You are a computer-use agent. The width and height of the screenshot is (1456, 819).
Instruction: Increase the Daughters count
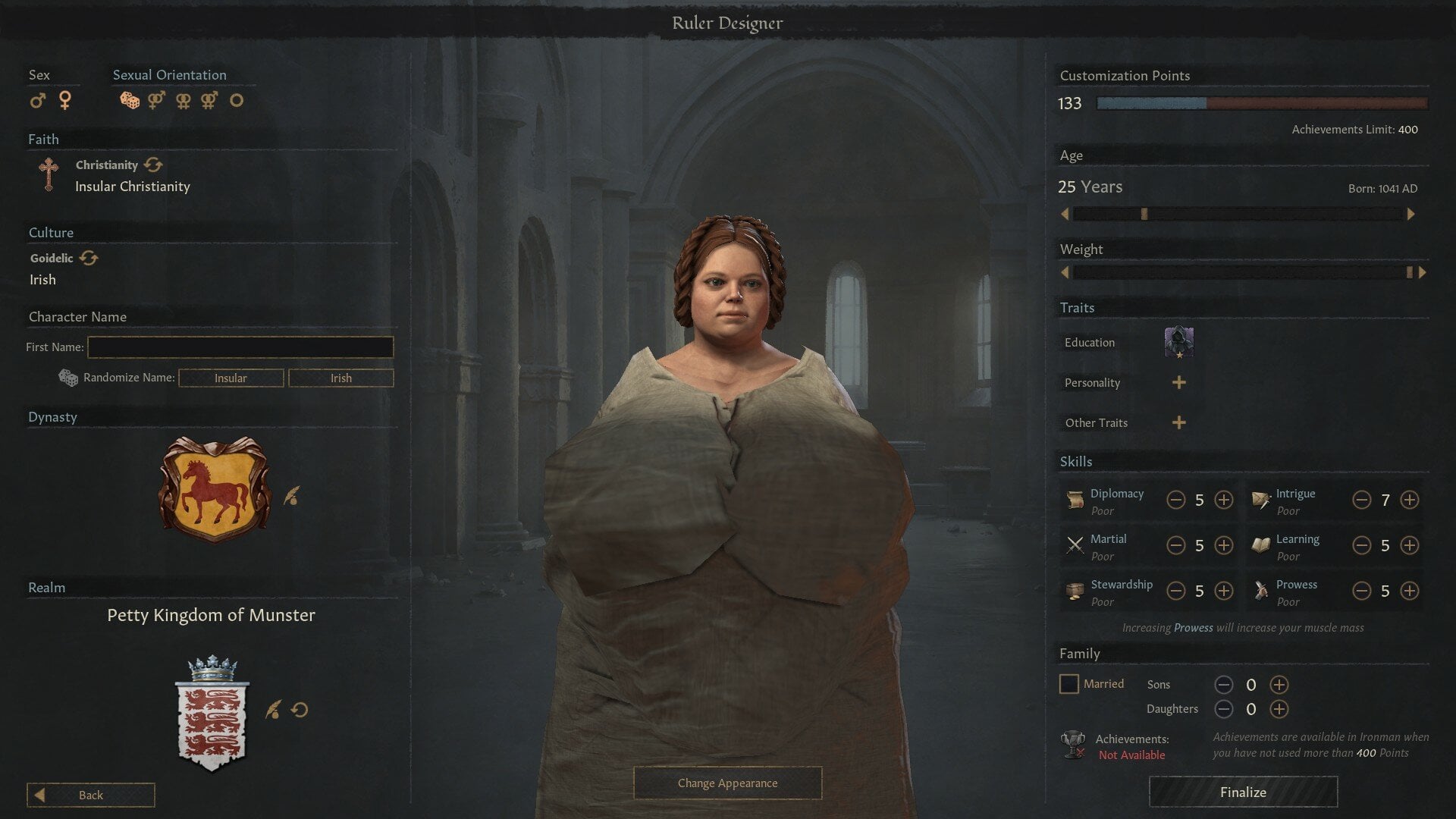click(x=1279, y=709)
